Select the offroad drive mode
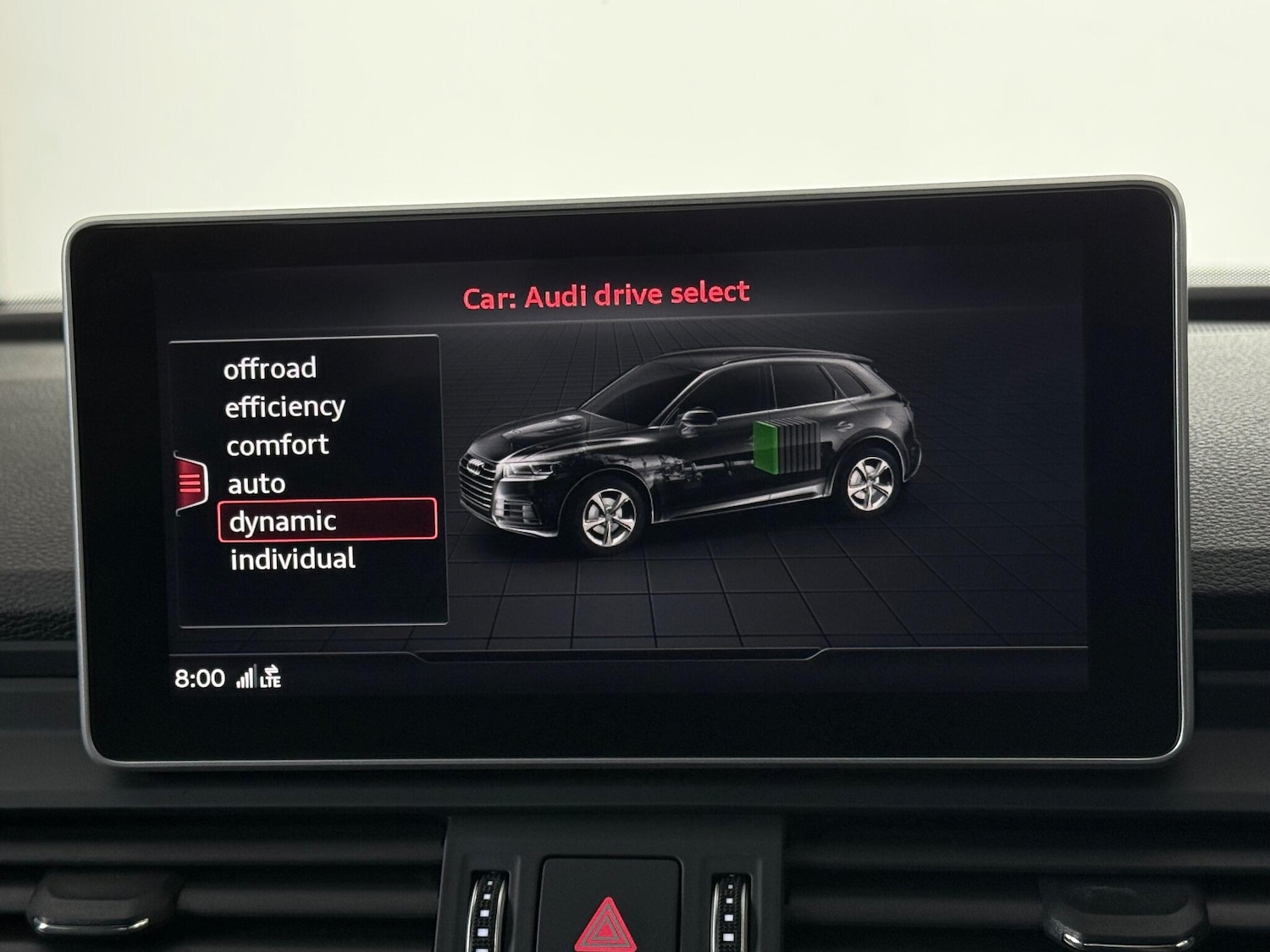This screenshot has width=1270, height=952. (269, 368)
